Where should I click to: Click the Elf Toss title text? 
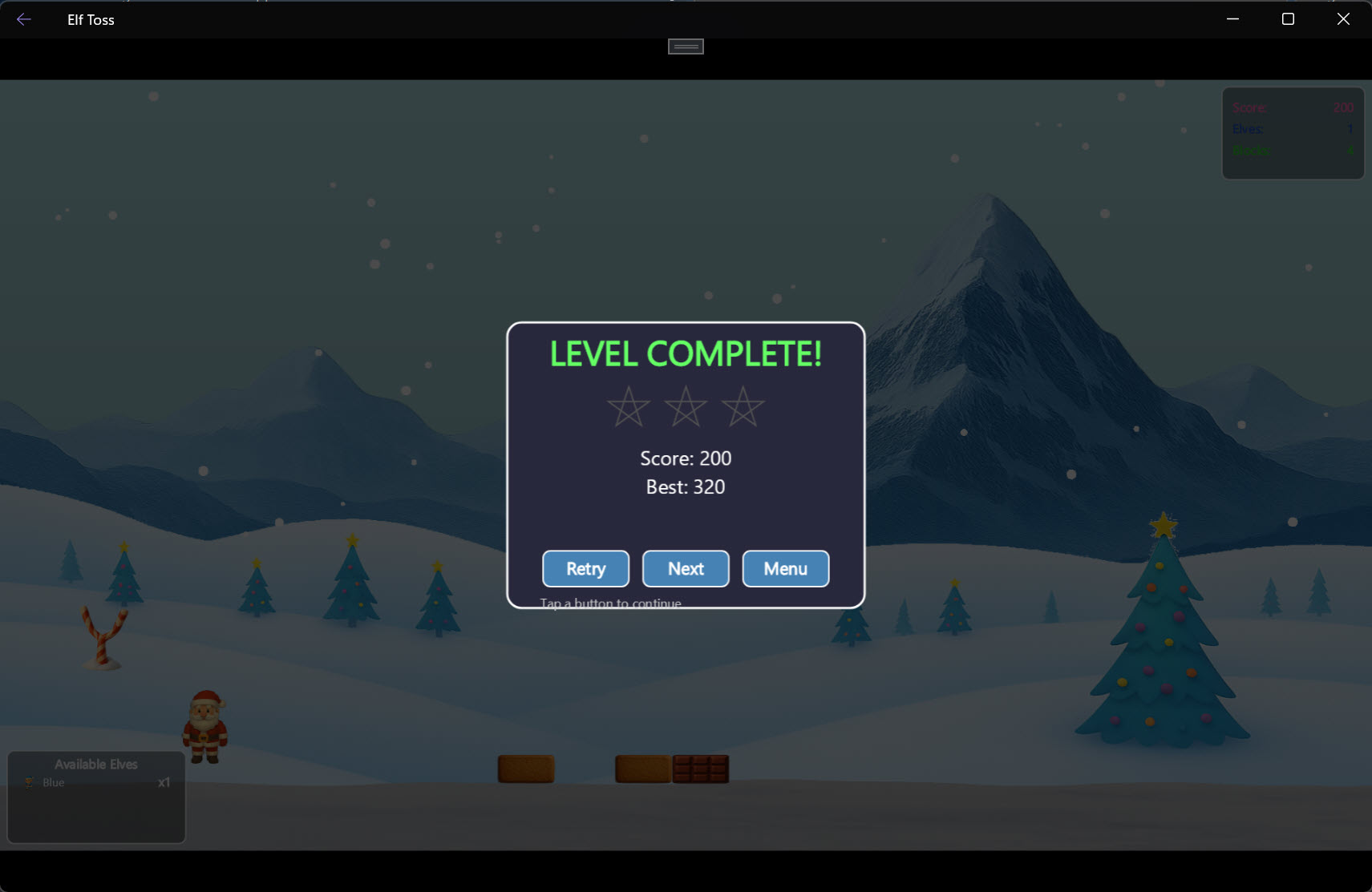90,19
